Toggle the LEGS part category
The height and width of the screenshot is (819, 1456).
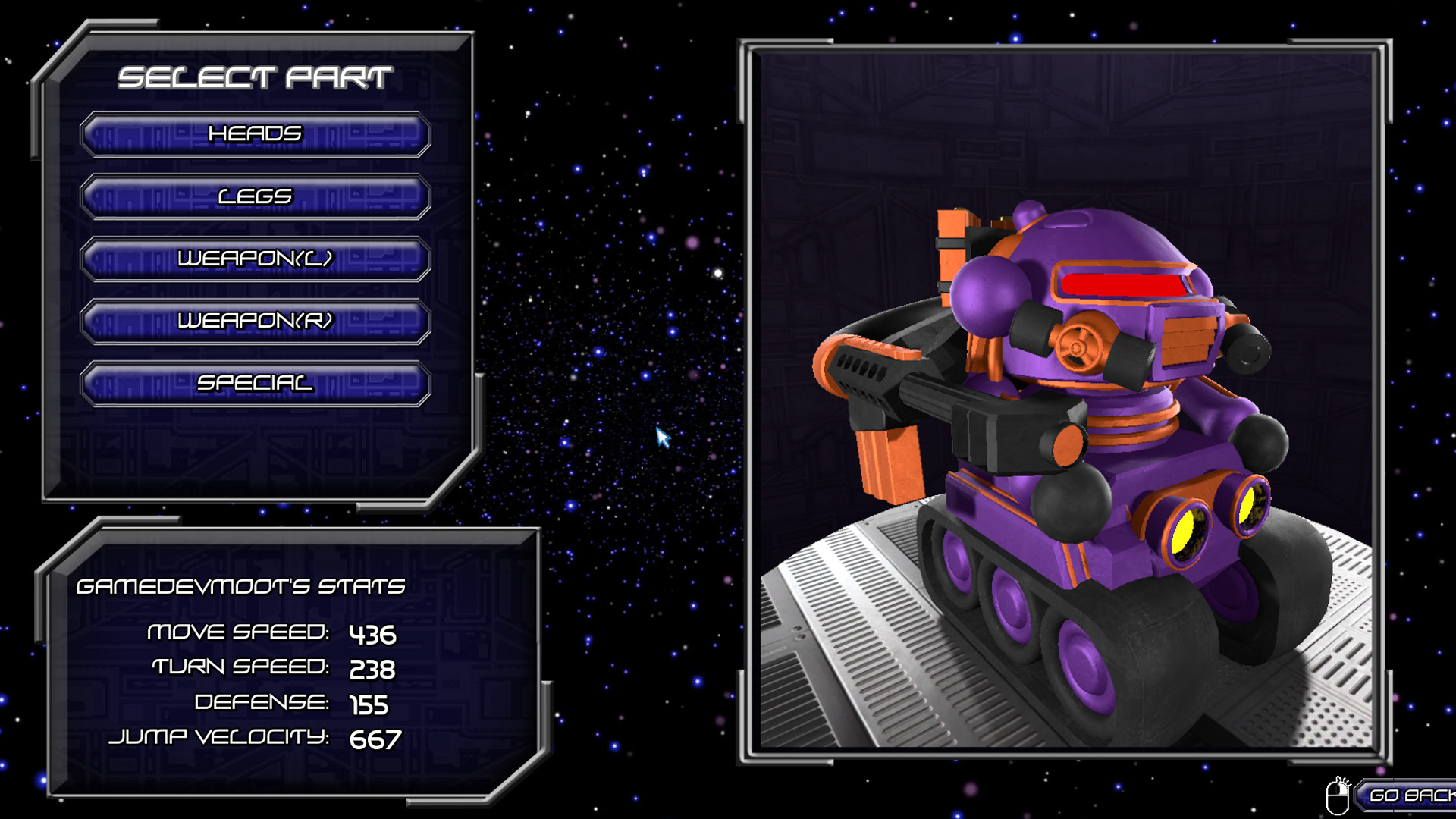[256, 196]
